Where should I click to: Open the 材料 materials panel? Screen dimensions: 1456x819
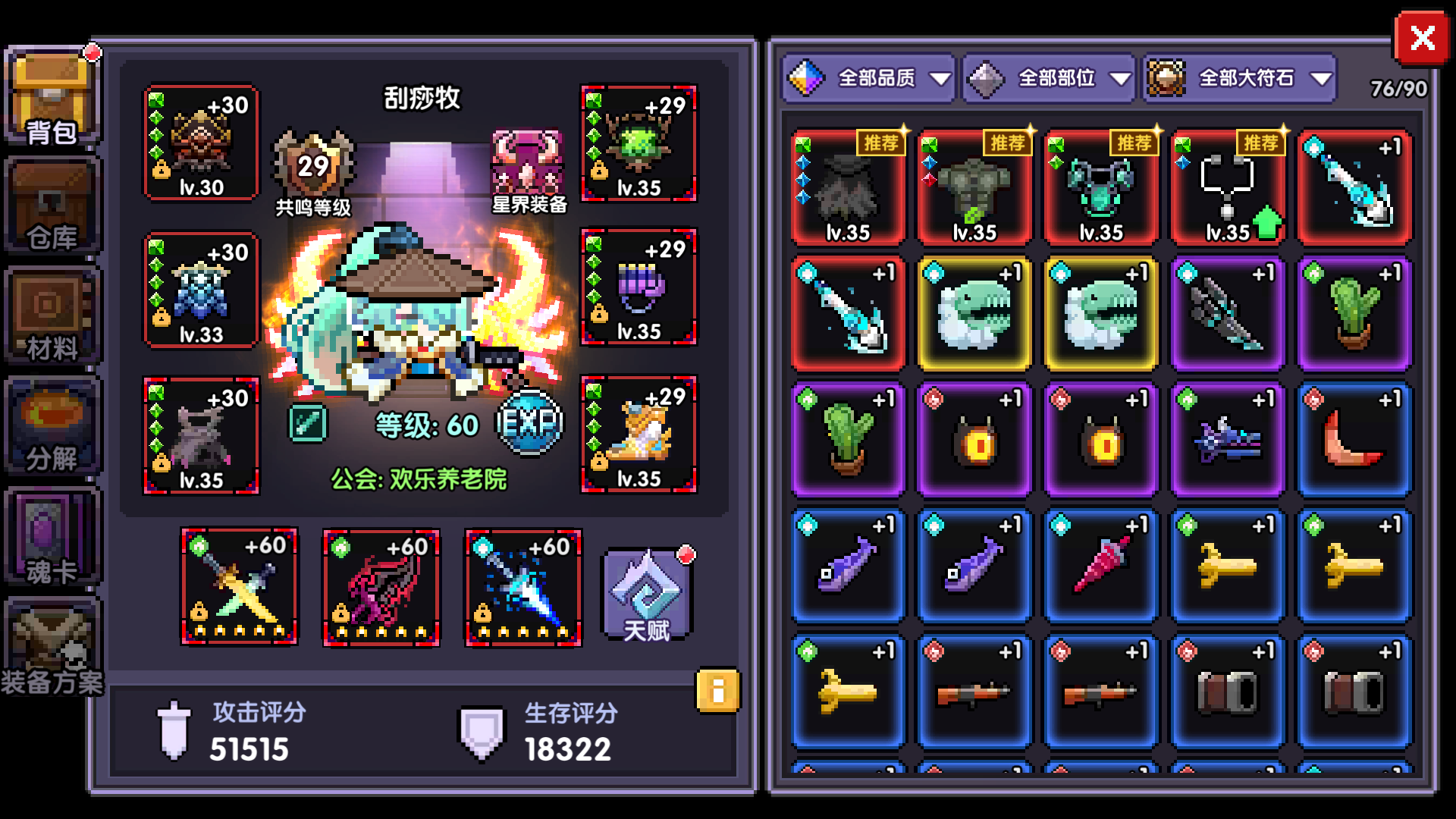point(50,315)
